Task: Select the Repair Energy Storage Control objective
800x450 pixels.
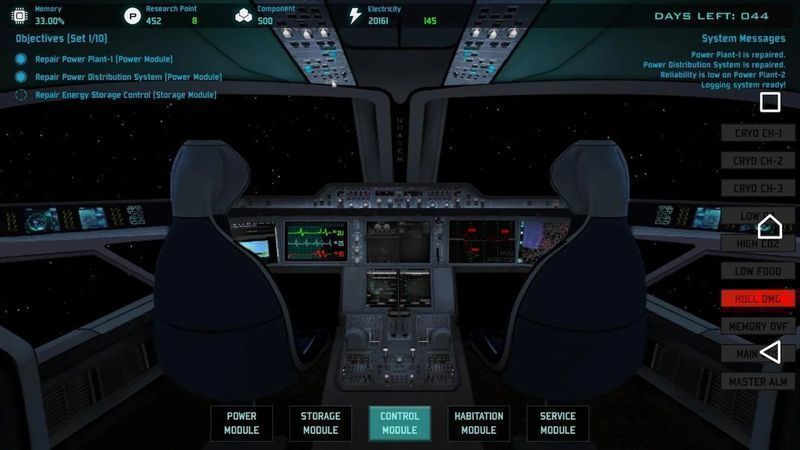Action: tap(125, 95)
